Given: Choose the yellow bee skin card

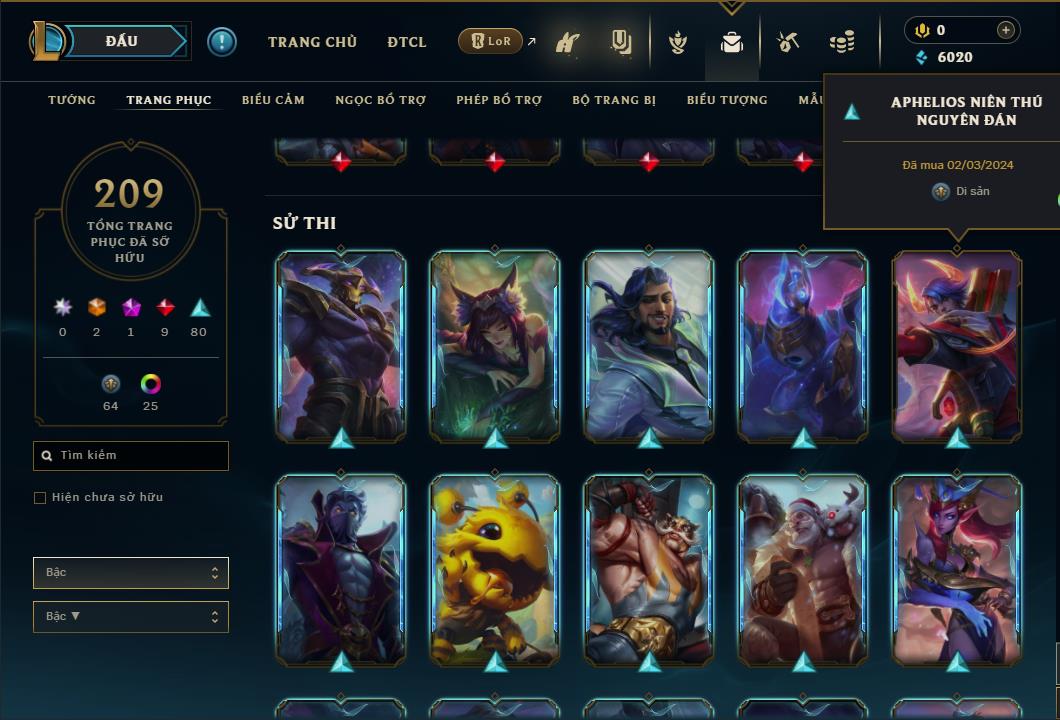Looking at the screenshot, I should pos(495,568).
